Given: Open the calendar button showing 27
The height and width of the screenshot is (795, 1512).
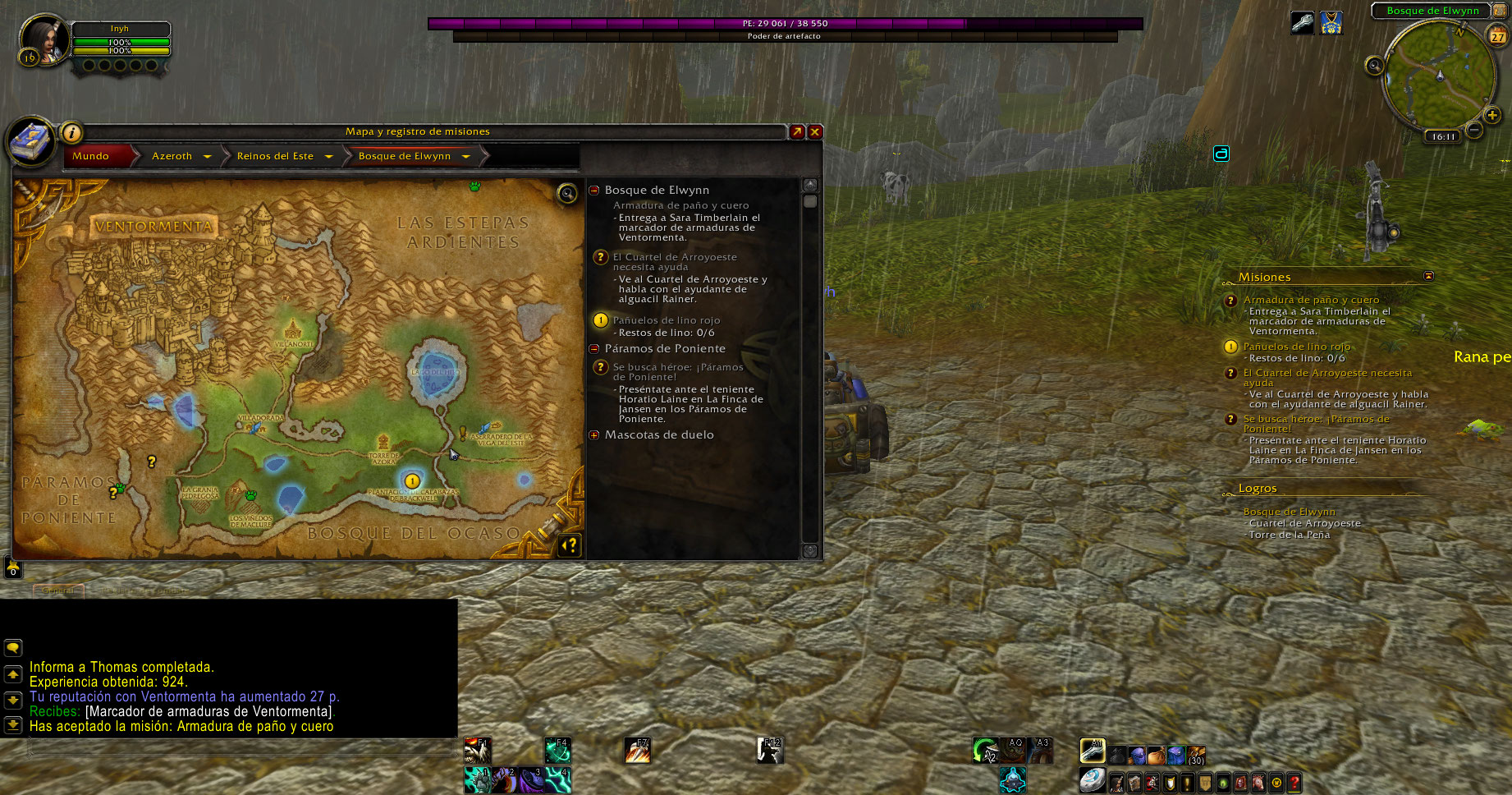Looking at the screenshot, I should (1498, 36).
